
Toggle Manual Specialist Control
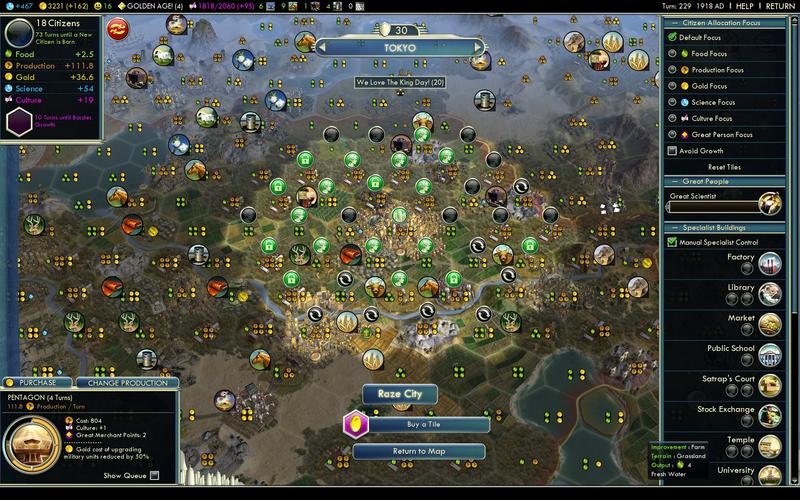click(x=673, y=242)
